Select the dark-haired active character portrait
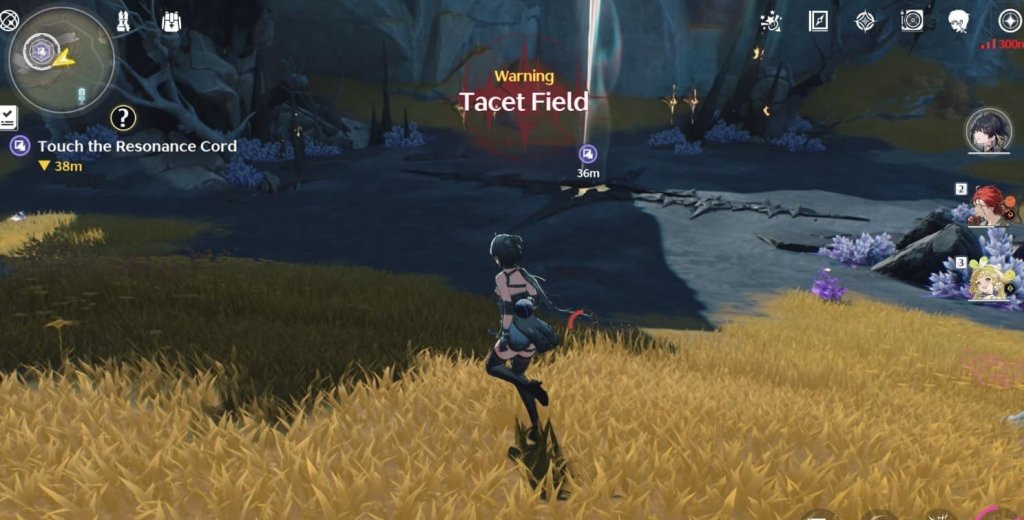The image size is (1024, 520). click(988, 131)
